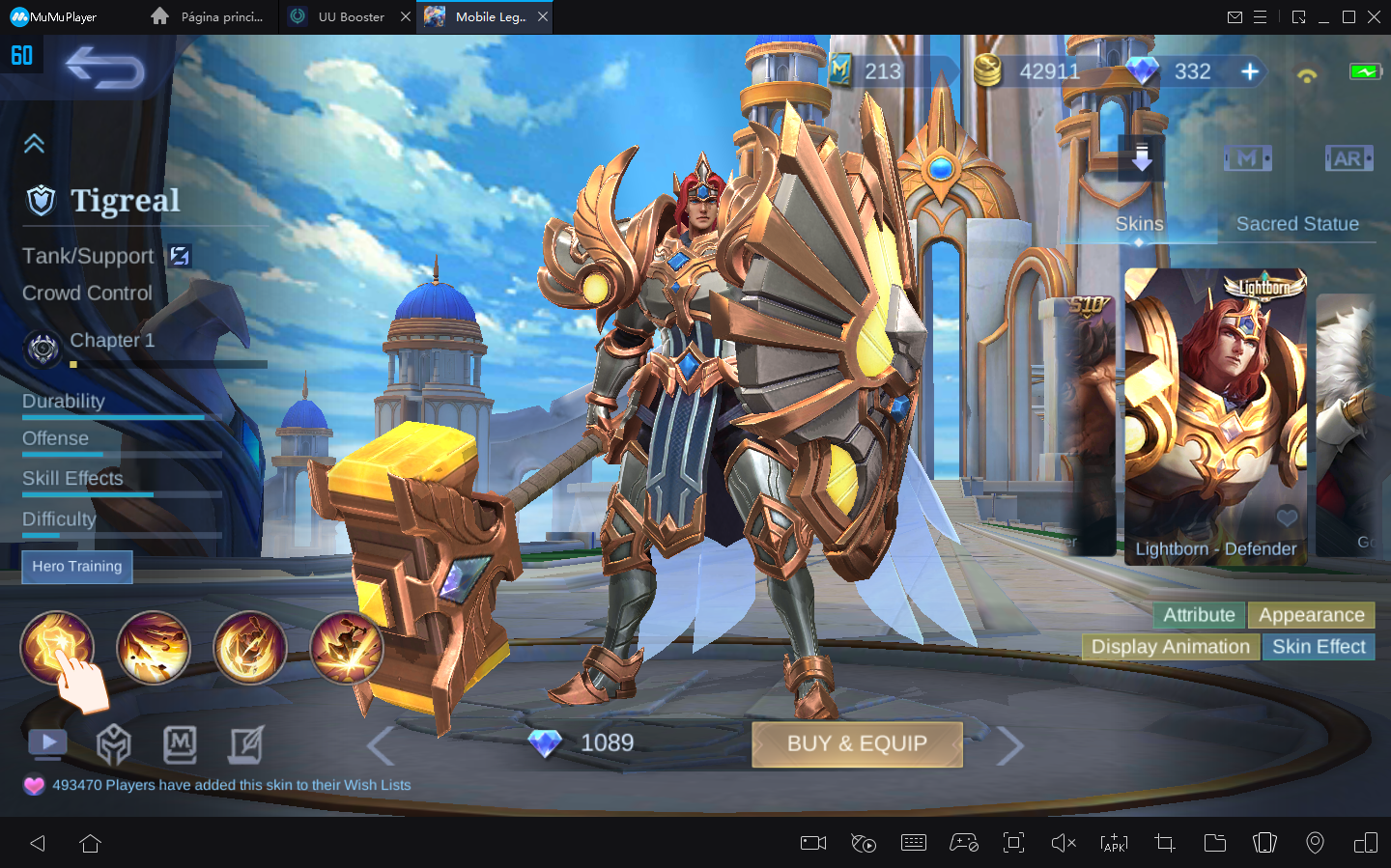Viewport: 1391px width, 868px height.
Task: Switch to the Sacred Statue tab
Action: click(x=1297, y=223)
